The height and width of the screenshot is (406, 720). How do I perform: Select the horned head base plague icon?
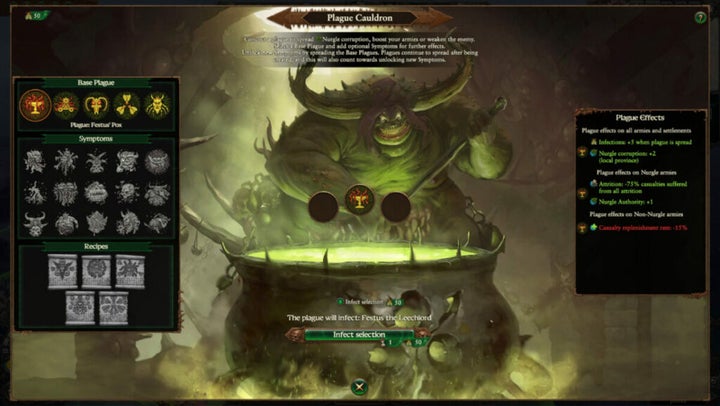pyautogui.click(x=97, y=104)
